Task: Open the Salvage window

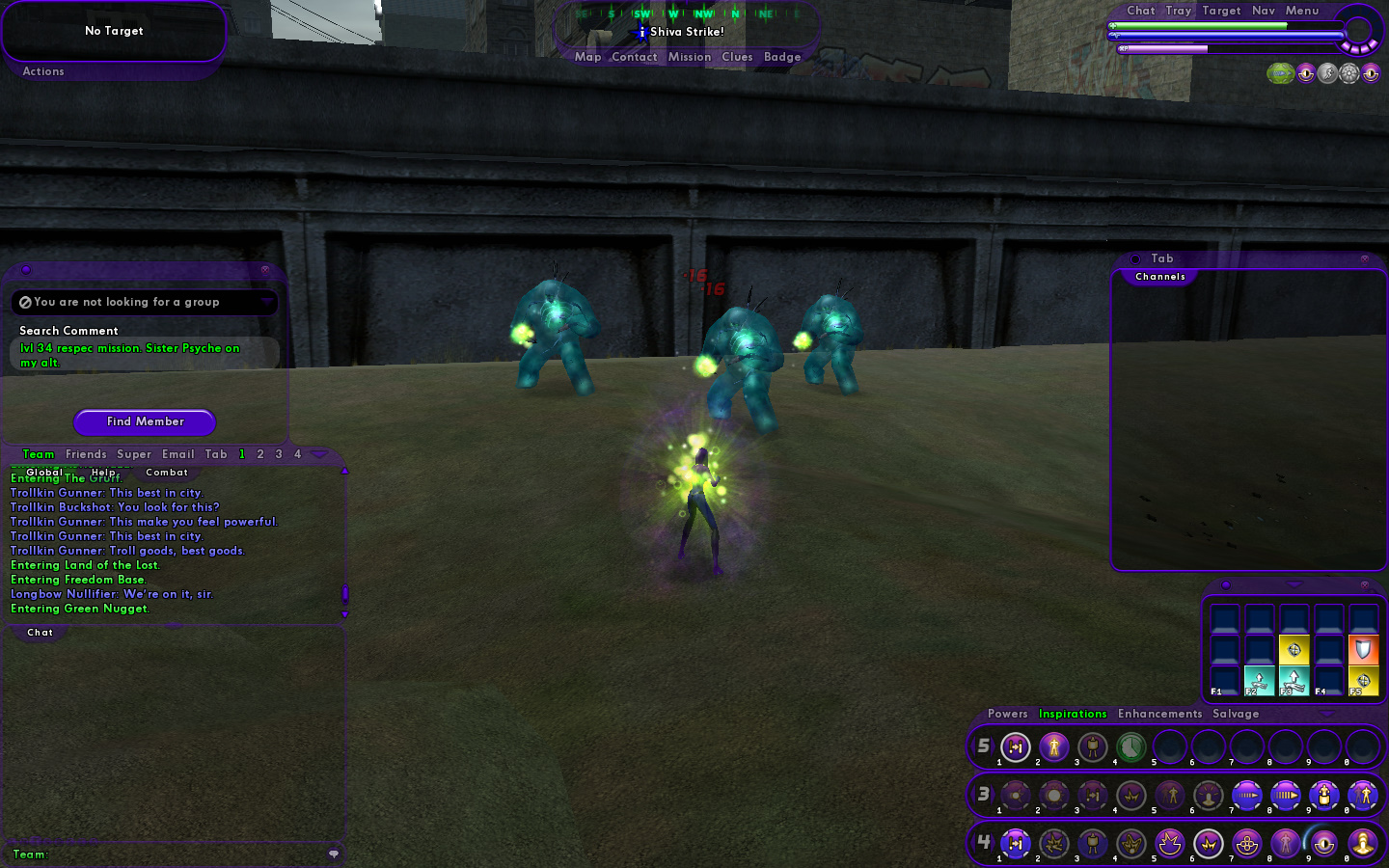Action: (x=1236, y=714)
